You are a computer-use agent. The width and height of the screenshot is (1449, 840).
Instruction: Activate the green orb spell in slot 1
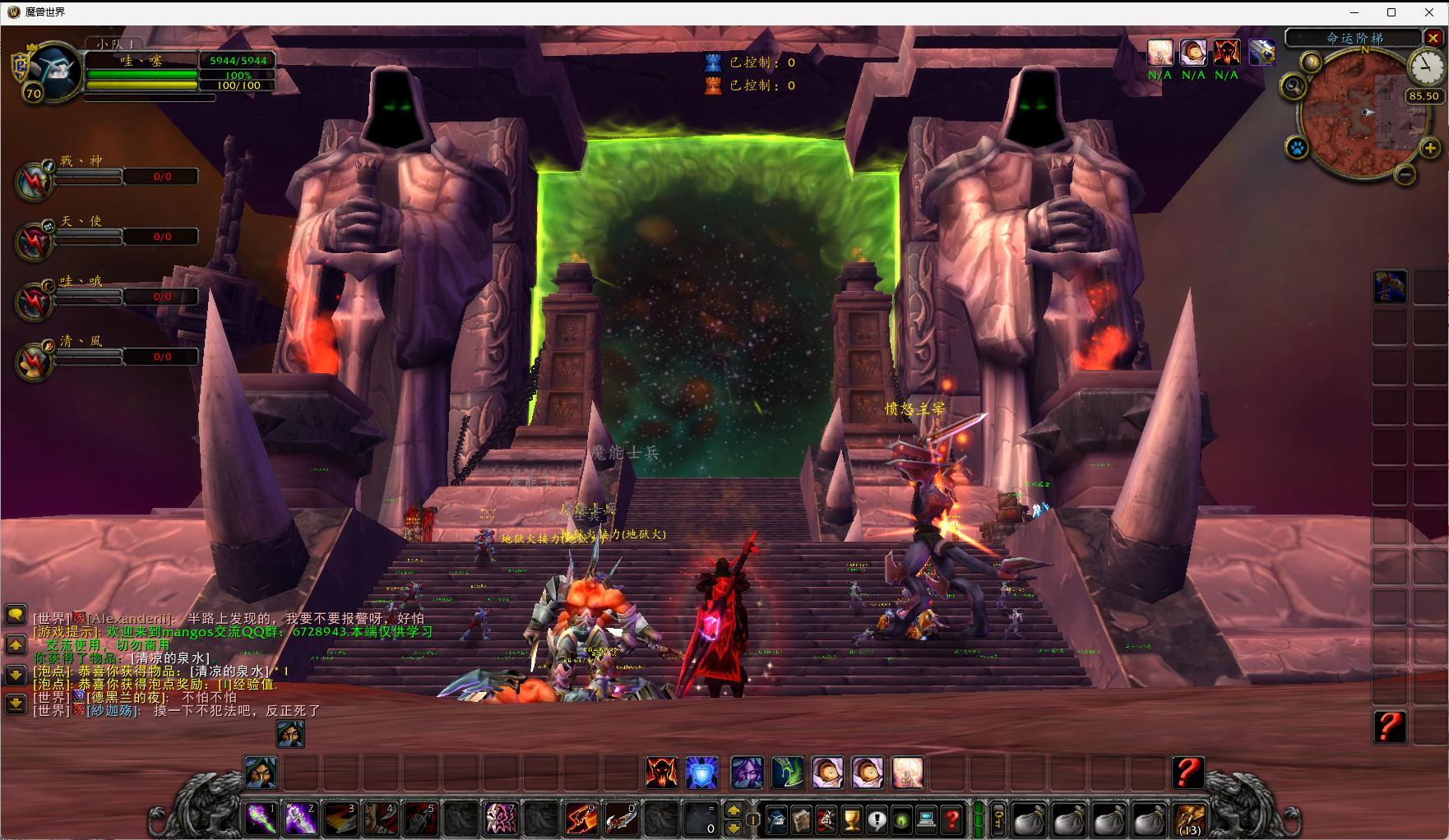(261, 819)
